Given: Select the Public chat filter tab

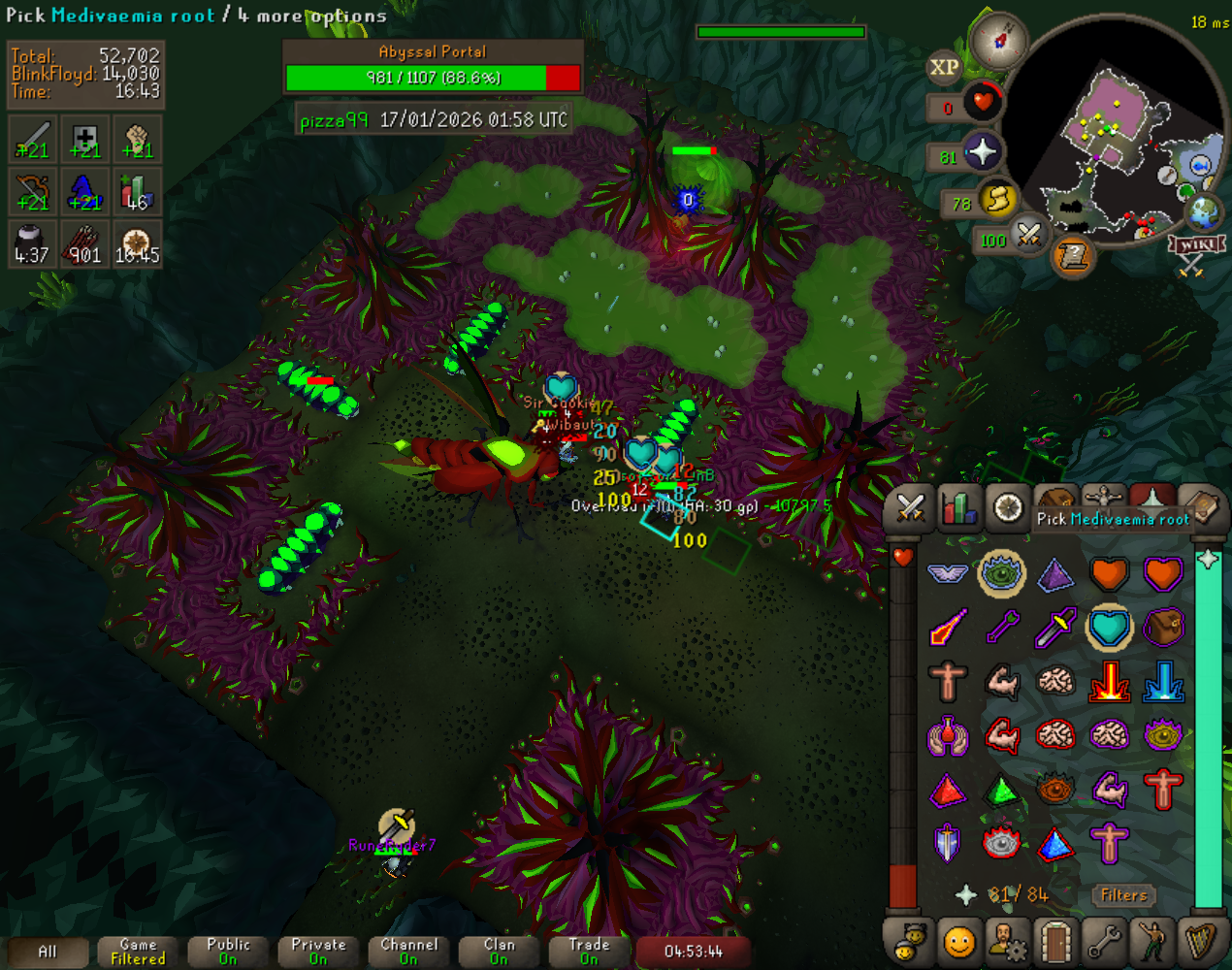Looking at the screenshot, I should click(x=228, y=952).
